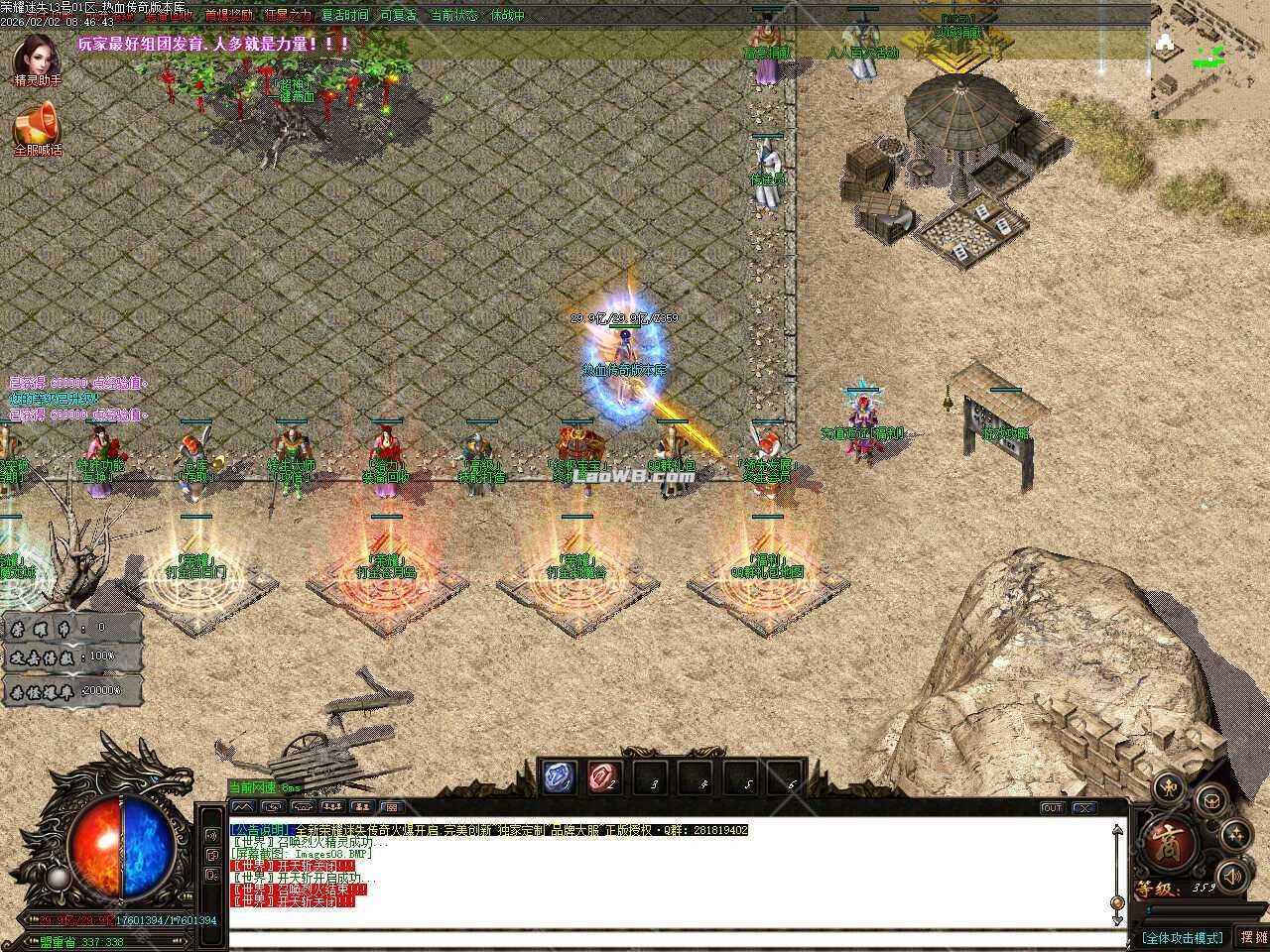Open the 首爆奖励 item in the top menu bar

(x=230, y=15)
